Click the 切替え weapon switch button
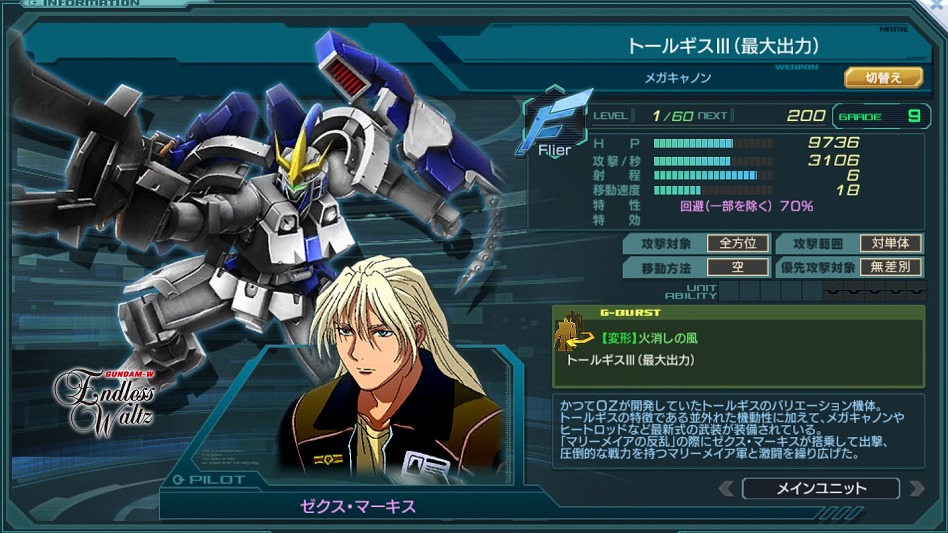Image resolution: width=948 pixels, height=533 pixels. point(882,77)
